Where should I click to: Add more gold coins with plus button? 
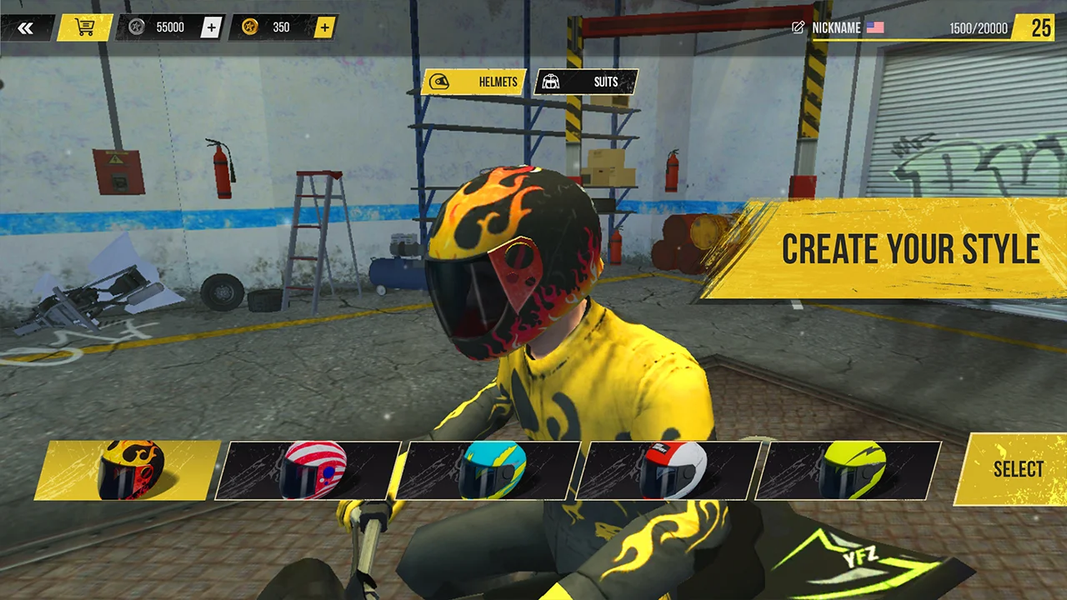pyautogui.click(x=324, y=28)
